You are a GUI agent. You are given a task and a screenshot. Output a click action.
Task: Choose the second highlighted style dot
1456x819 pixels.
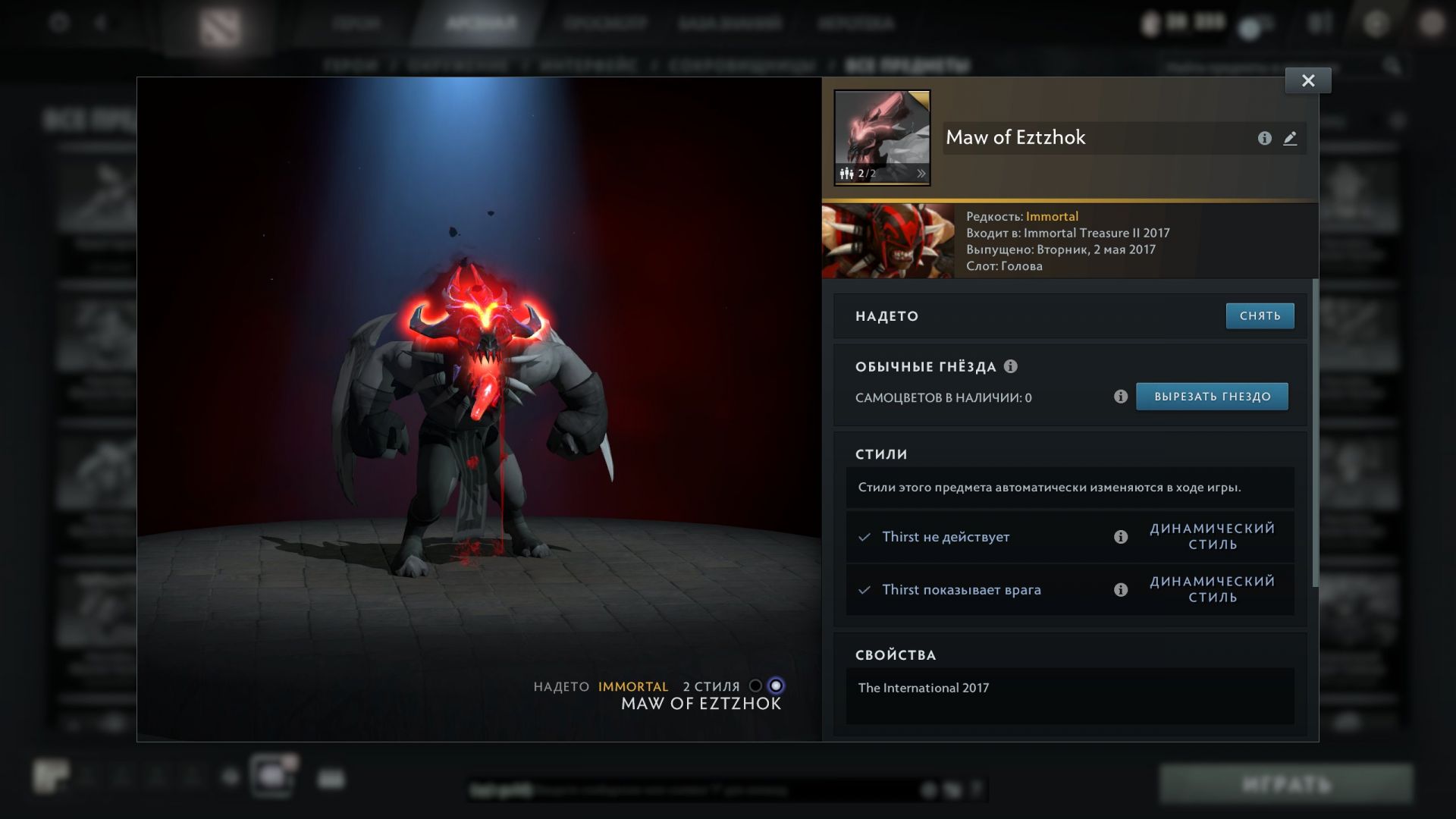pyautogui.click(x=775, y=686)
